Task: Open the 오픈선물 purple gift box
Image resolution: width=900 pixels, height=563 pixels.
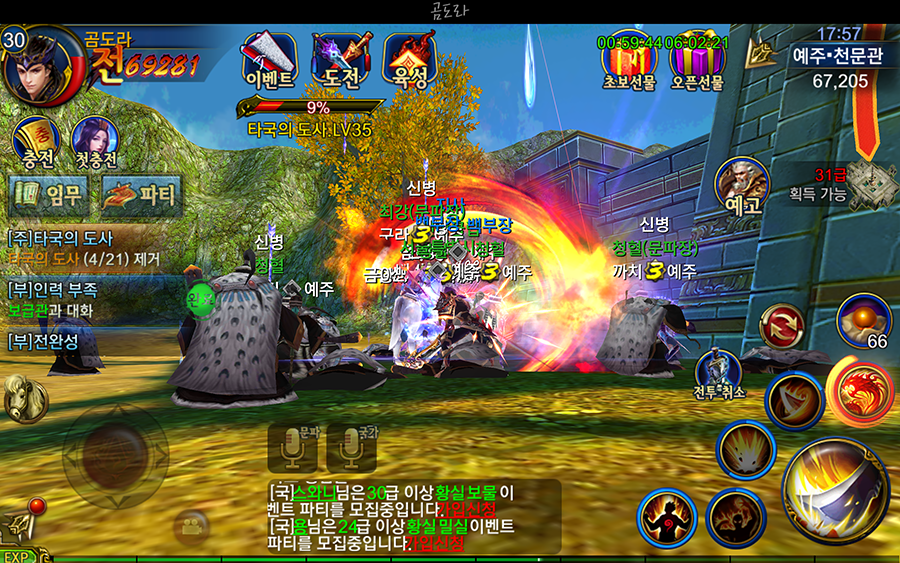Action: [697, 62]
